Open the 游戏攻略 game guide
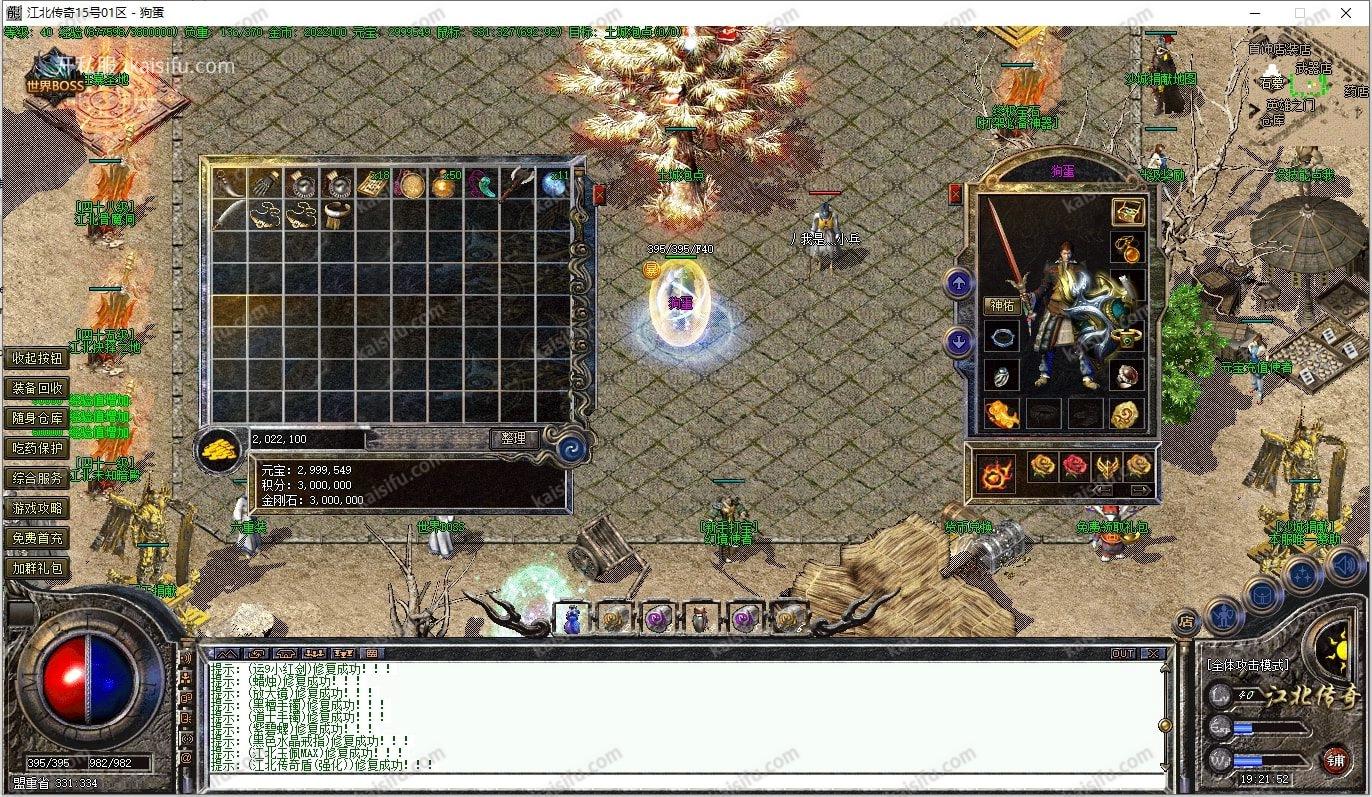 (38, 508)
